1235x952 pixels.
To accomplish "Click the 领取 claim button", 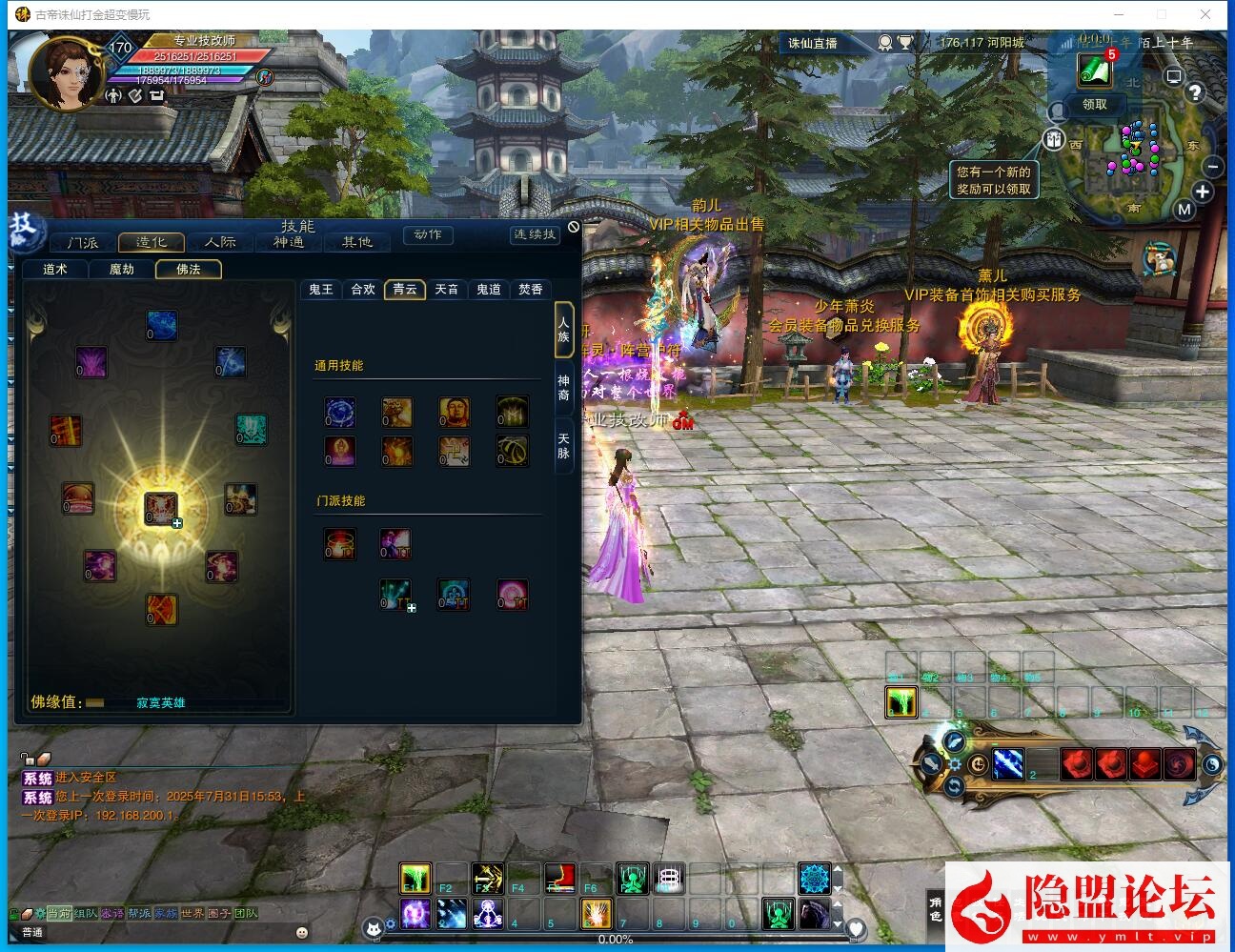I will [1095, 105].
